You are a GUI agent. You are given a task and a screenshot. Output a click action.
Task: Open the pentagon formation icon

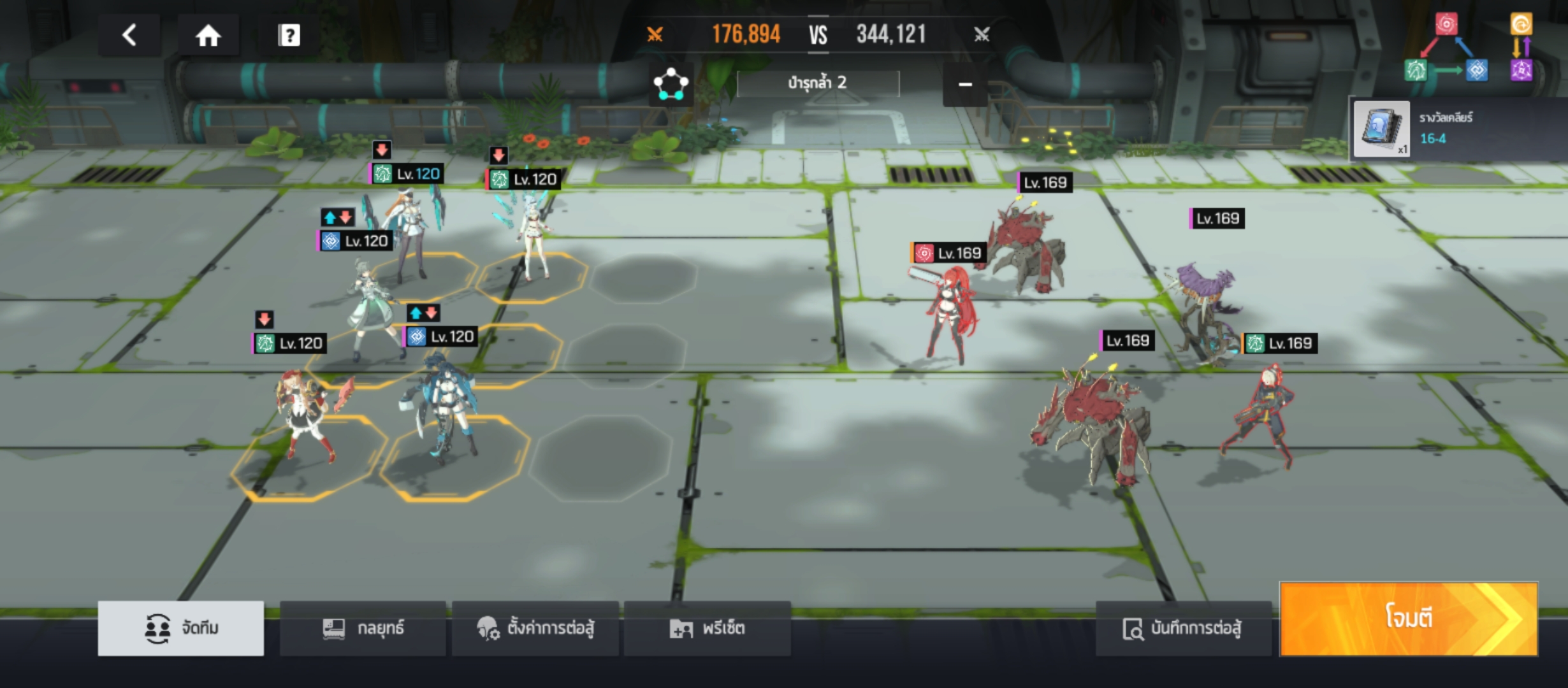(671, 84)
